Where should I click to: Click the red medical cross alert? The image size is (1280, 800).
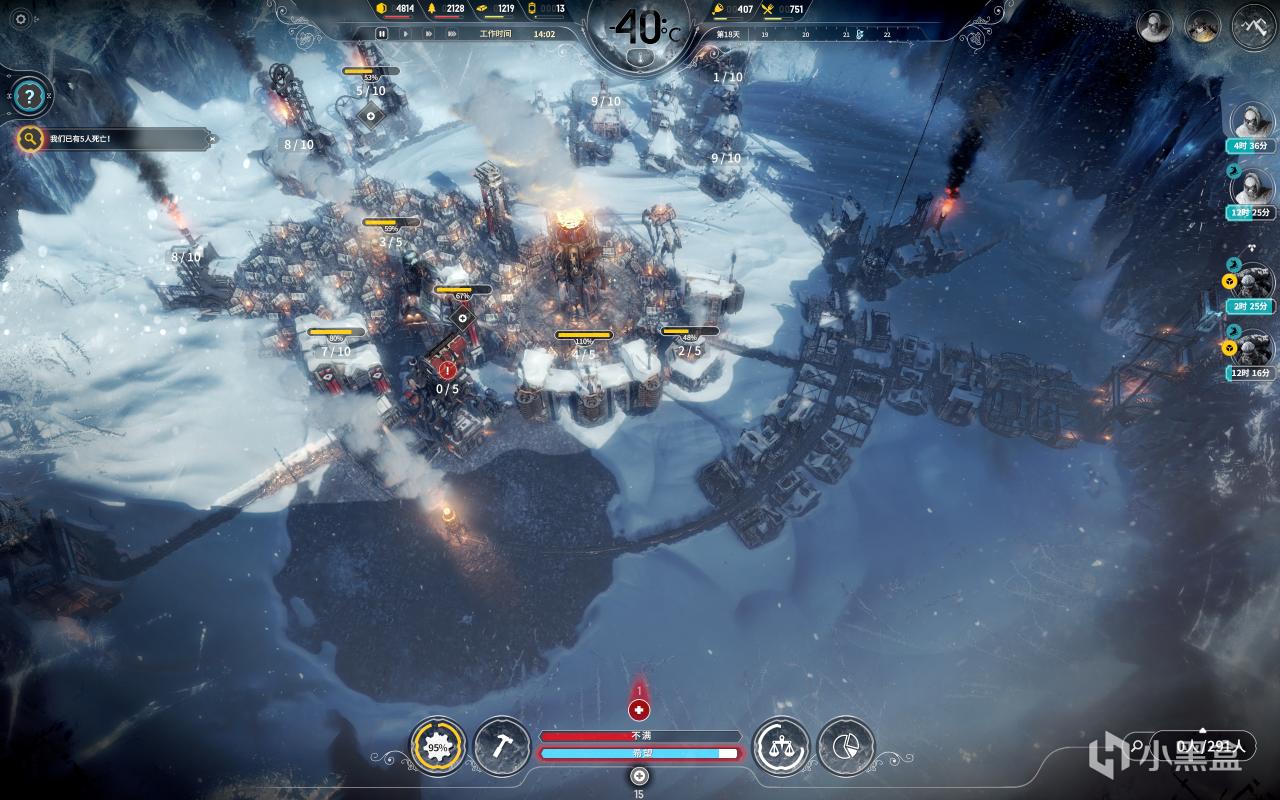(639, 710)
